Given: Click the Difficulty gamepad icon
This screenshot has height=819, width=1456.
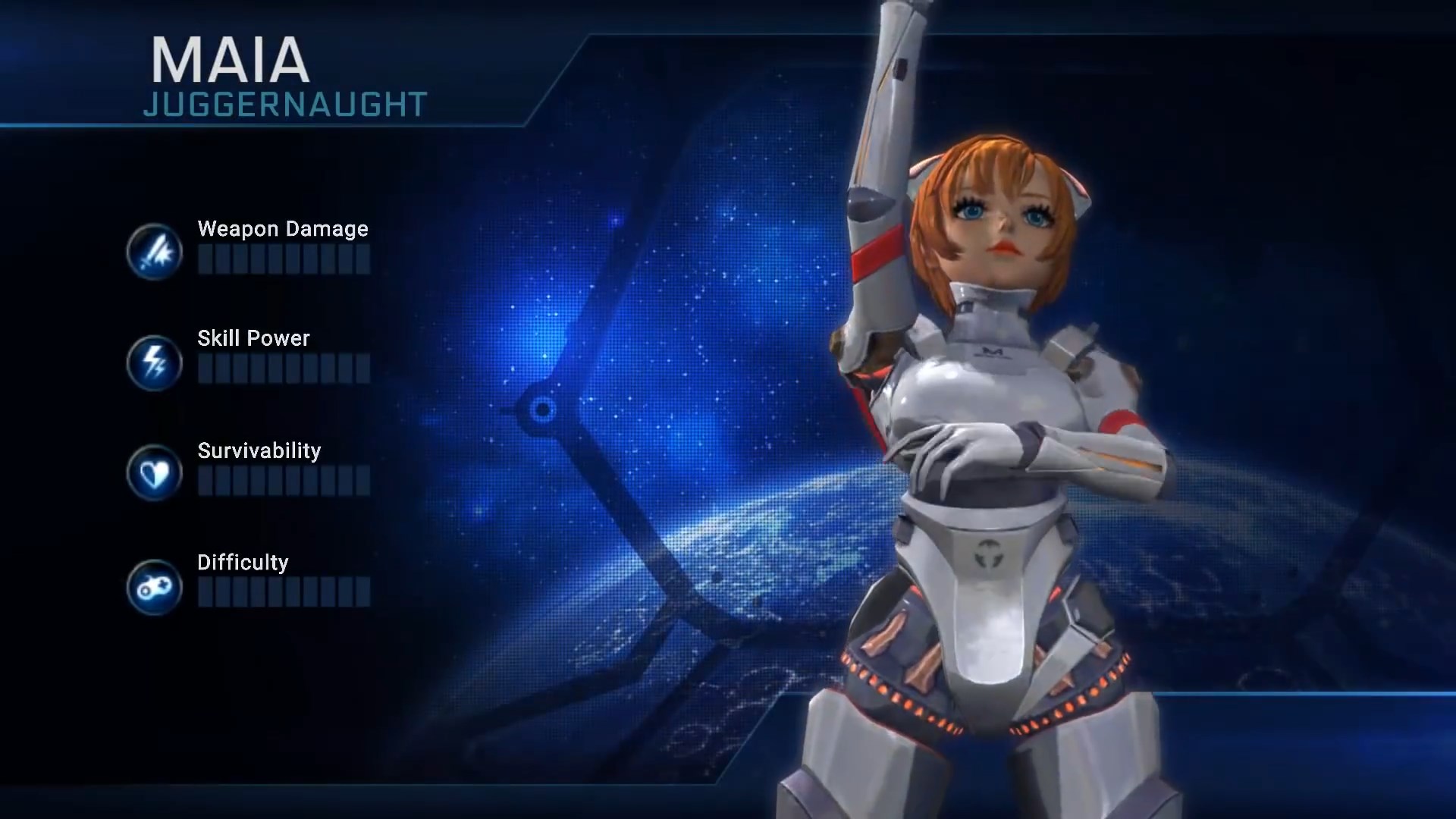Looking at the screenshot, I should click(155, 586).
